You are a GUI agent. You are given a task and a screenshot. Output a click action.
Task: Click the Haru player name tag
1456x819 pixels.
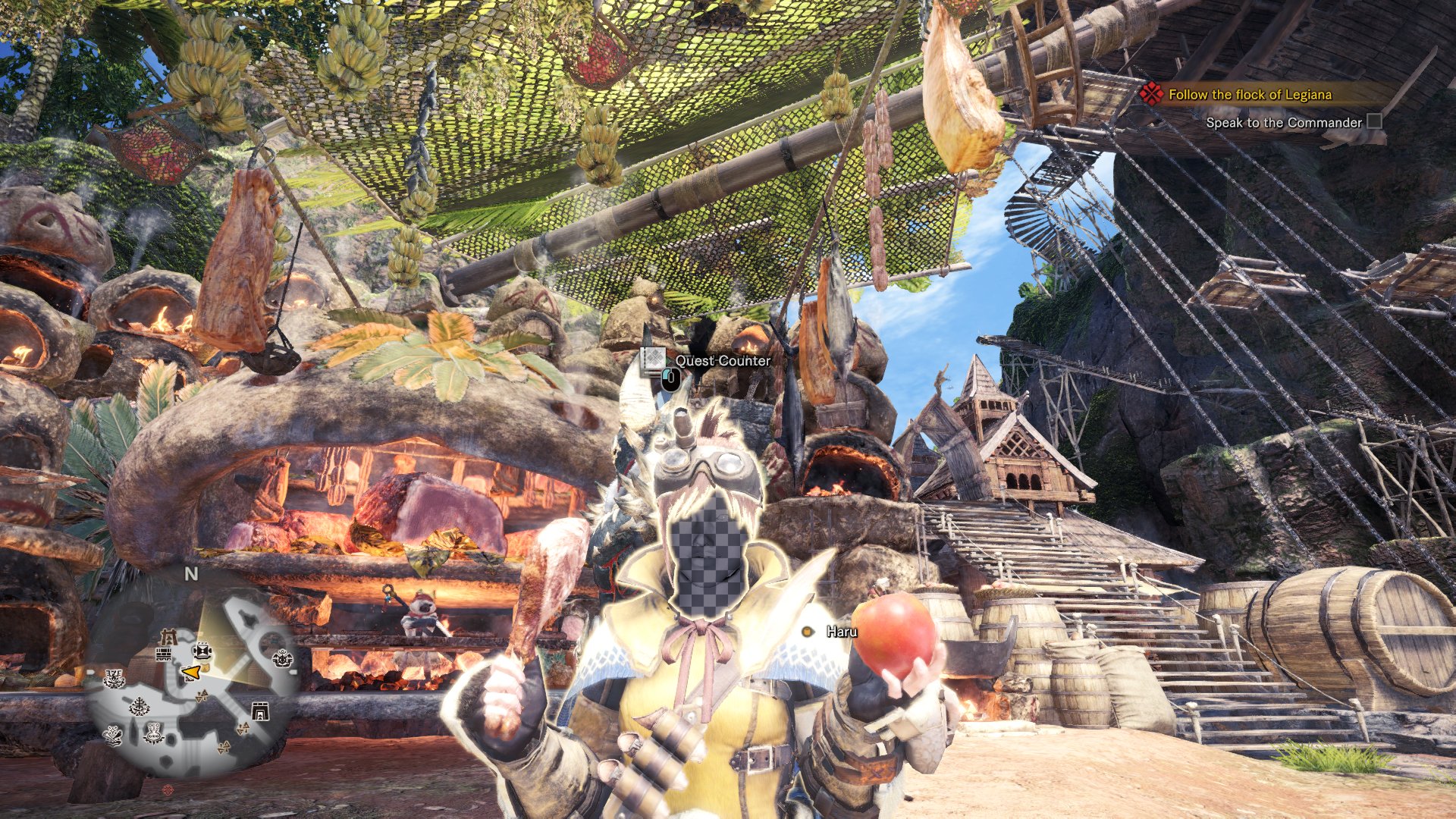point(842,632)
